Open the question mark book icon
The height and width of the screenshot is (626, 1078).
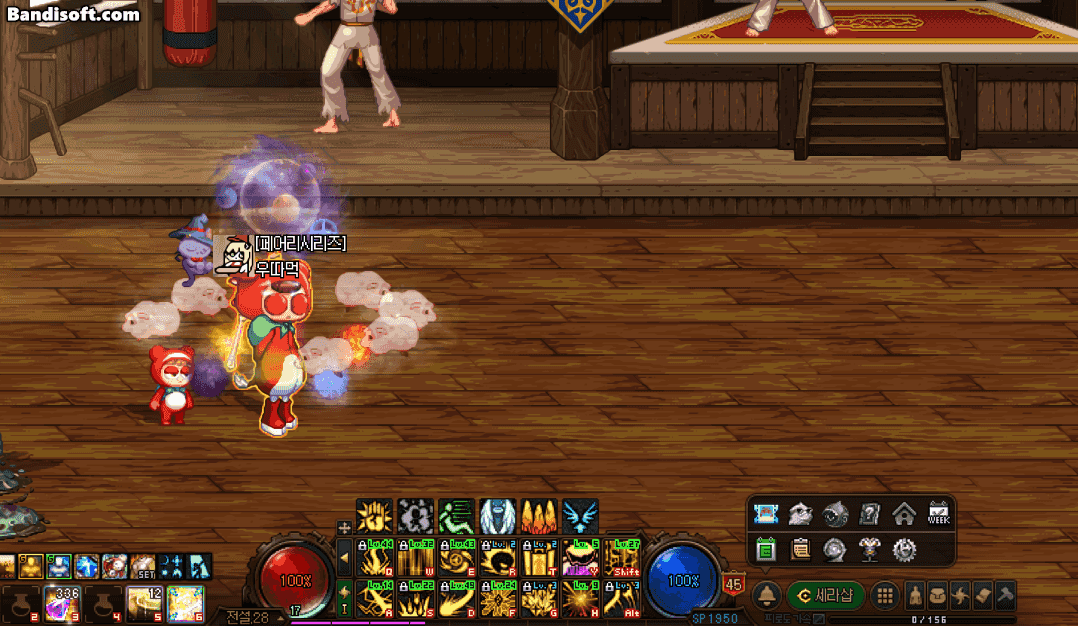point(870,515)
